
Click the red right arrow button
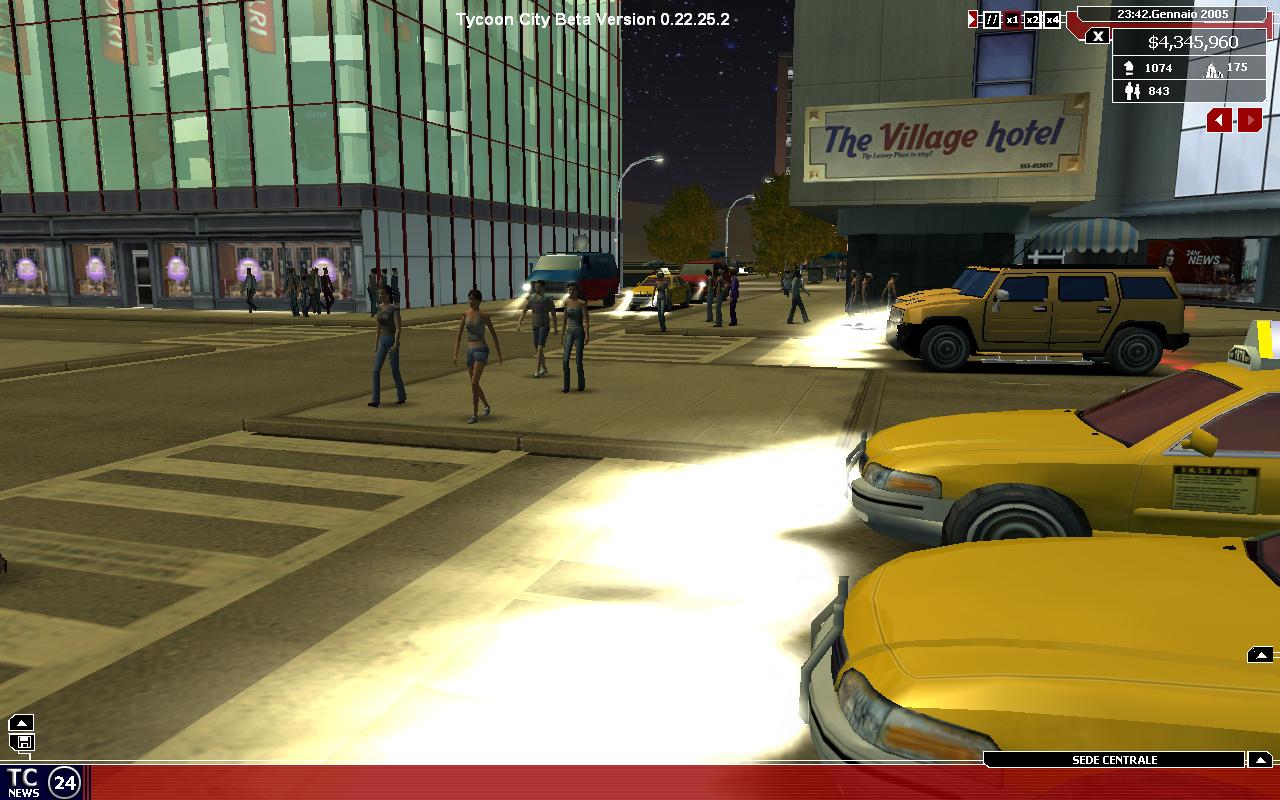[x=1250, y=121]
